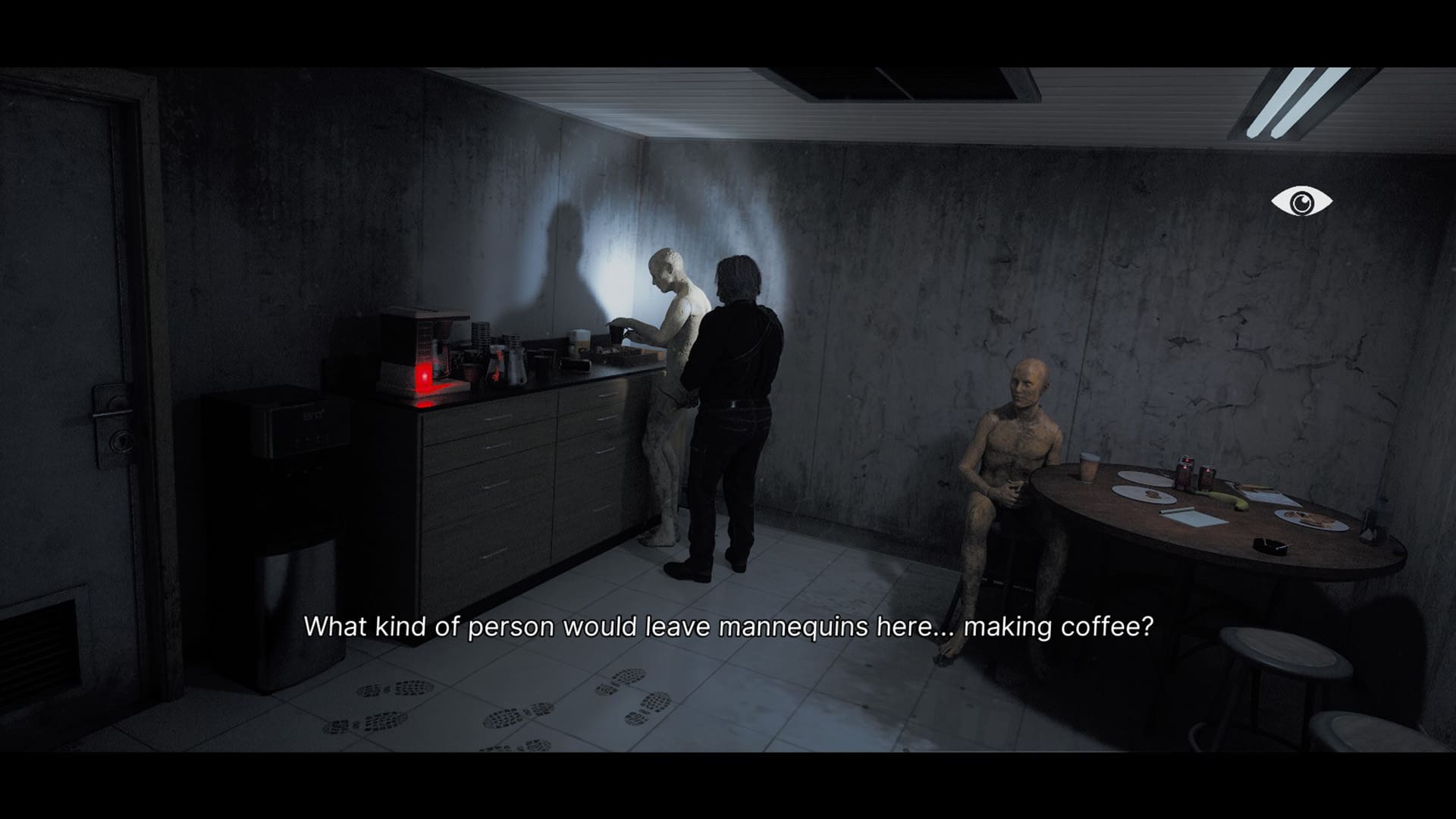
Task: Select the ashtray on the round table
Action: pyautogui.click(x=1272, y=547)
